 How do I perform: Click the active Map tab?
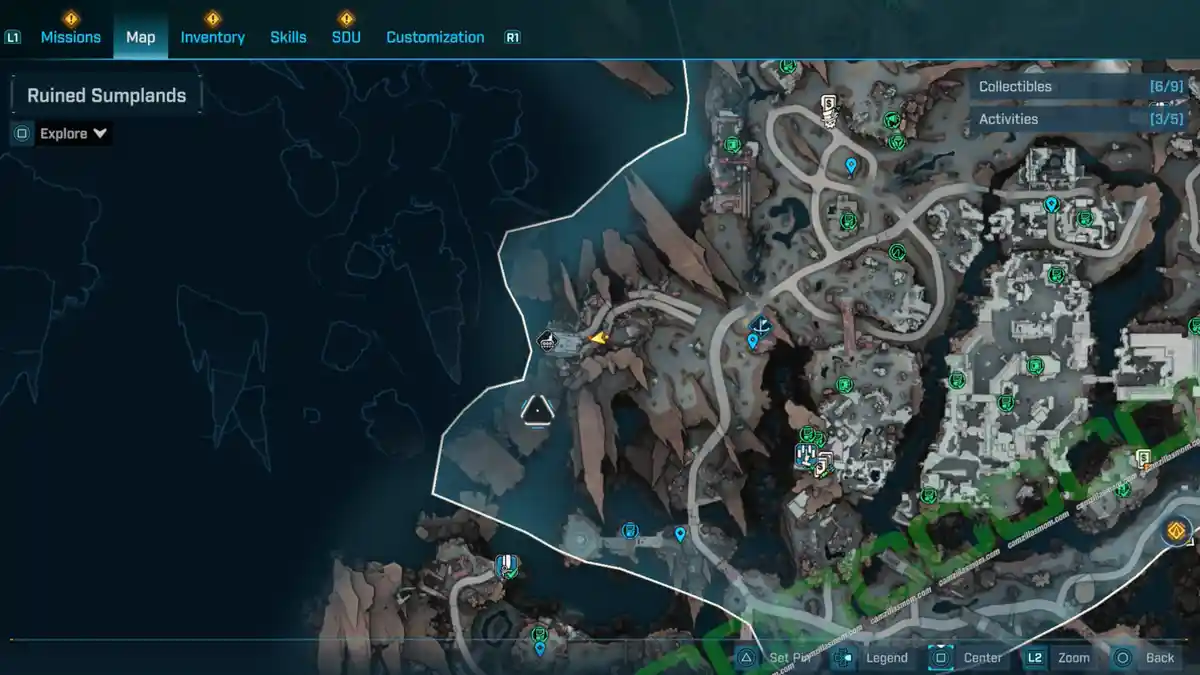pyautogui.click(x=140, y=37)
